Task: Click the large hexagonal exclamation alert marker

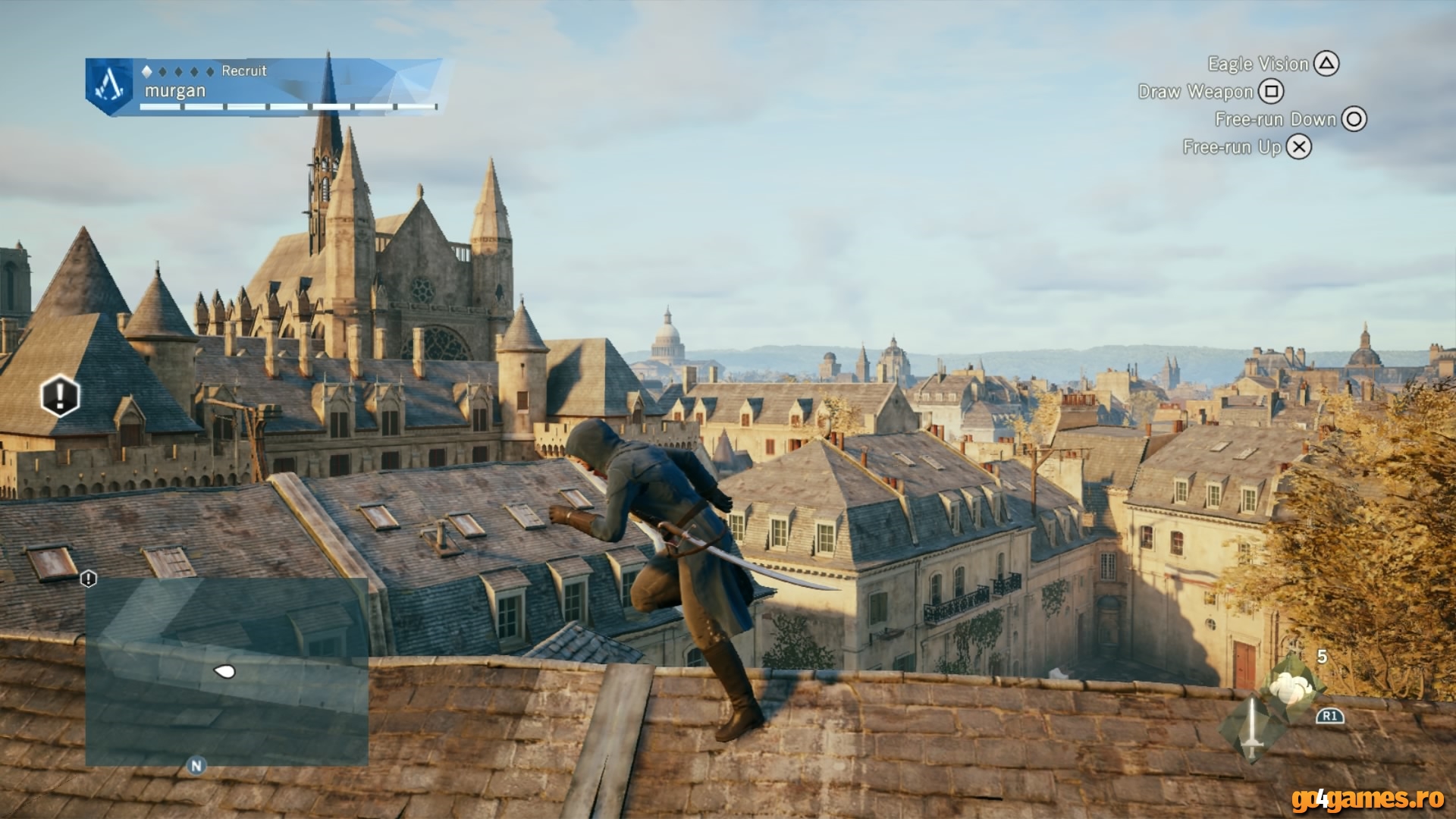Action: tap(60, 395)
